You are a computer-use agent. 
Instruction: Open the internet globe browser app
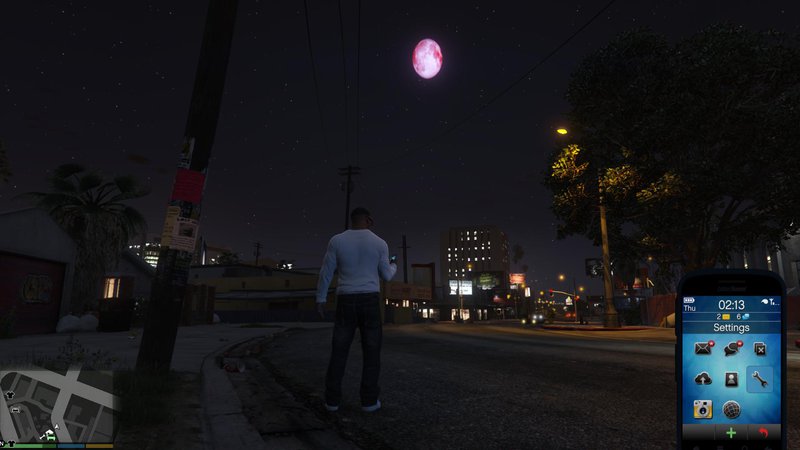point(731,409)
